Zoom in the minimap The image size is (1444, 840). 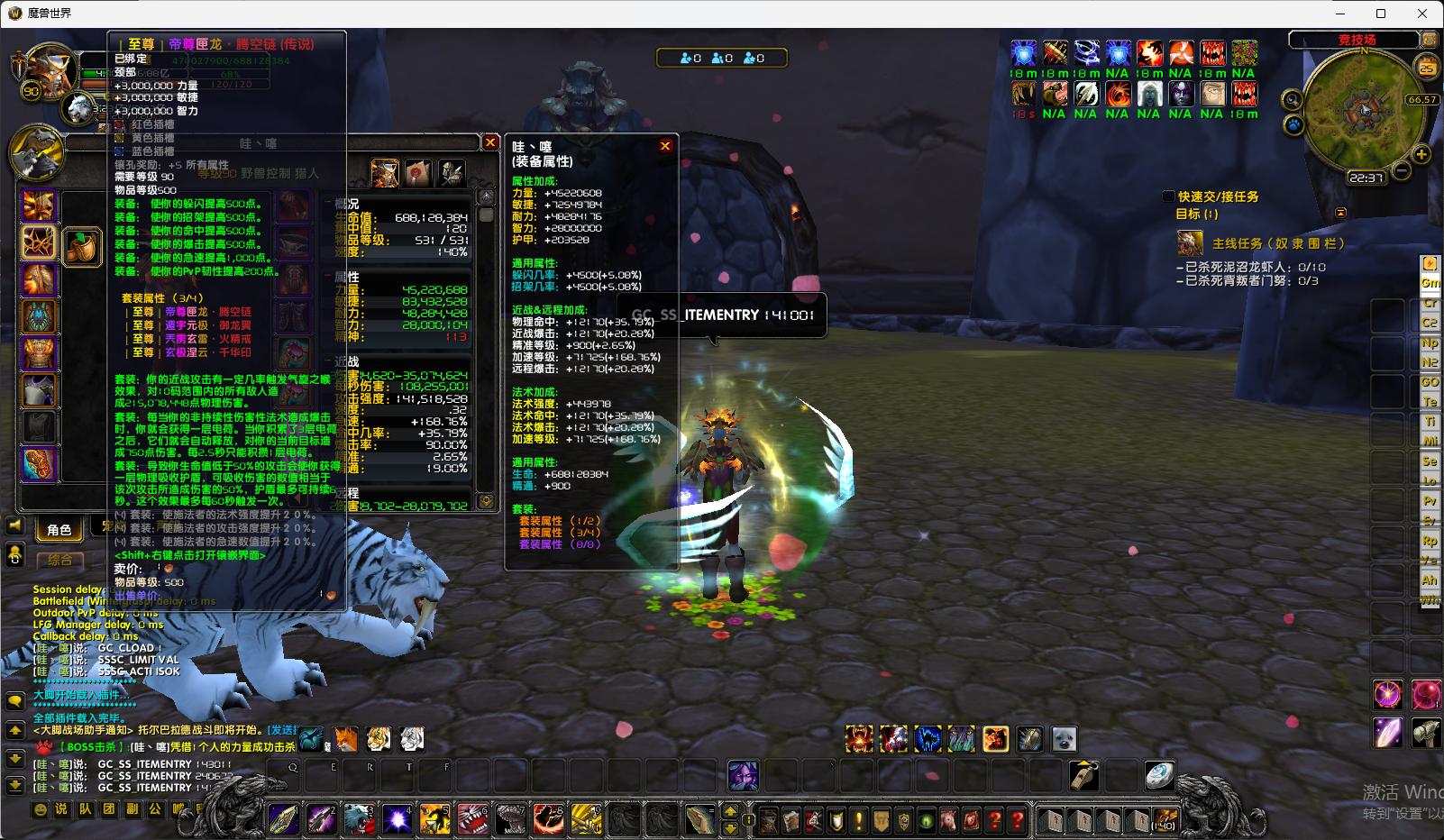point(1421,155)
